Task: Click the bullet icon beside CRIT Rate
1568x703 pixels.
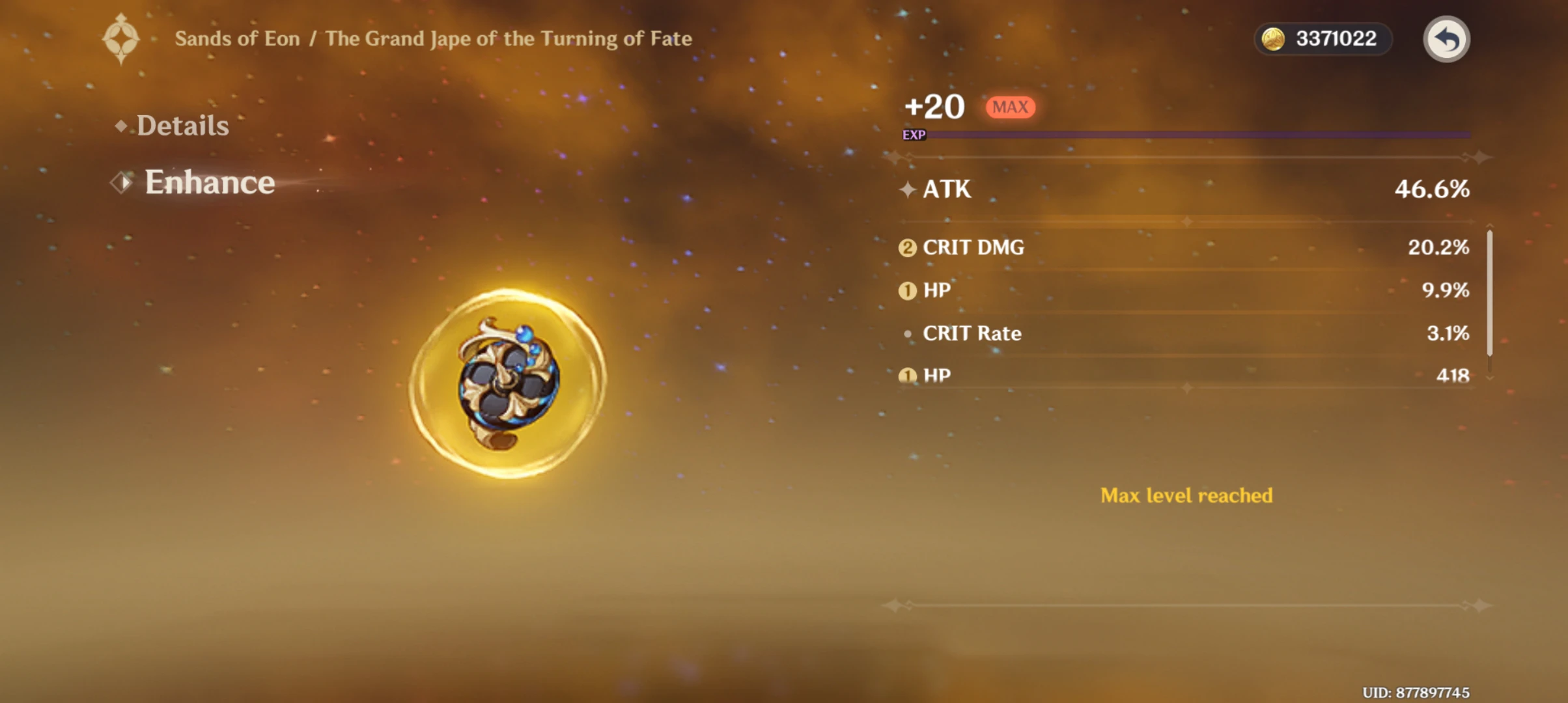Action: 909,334
